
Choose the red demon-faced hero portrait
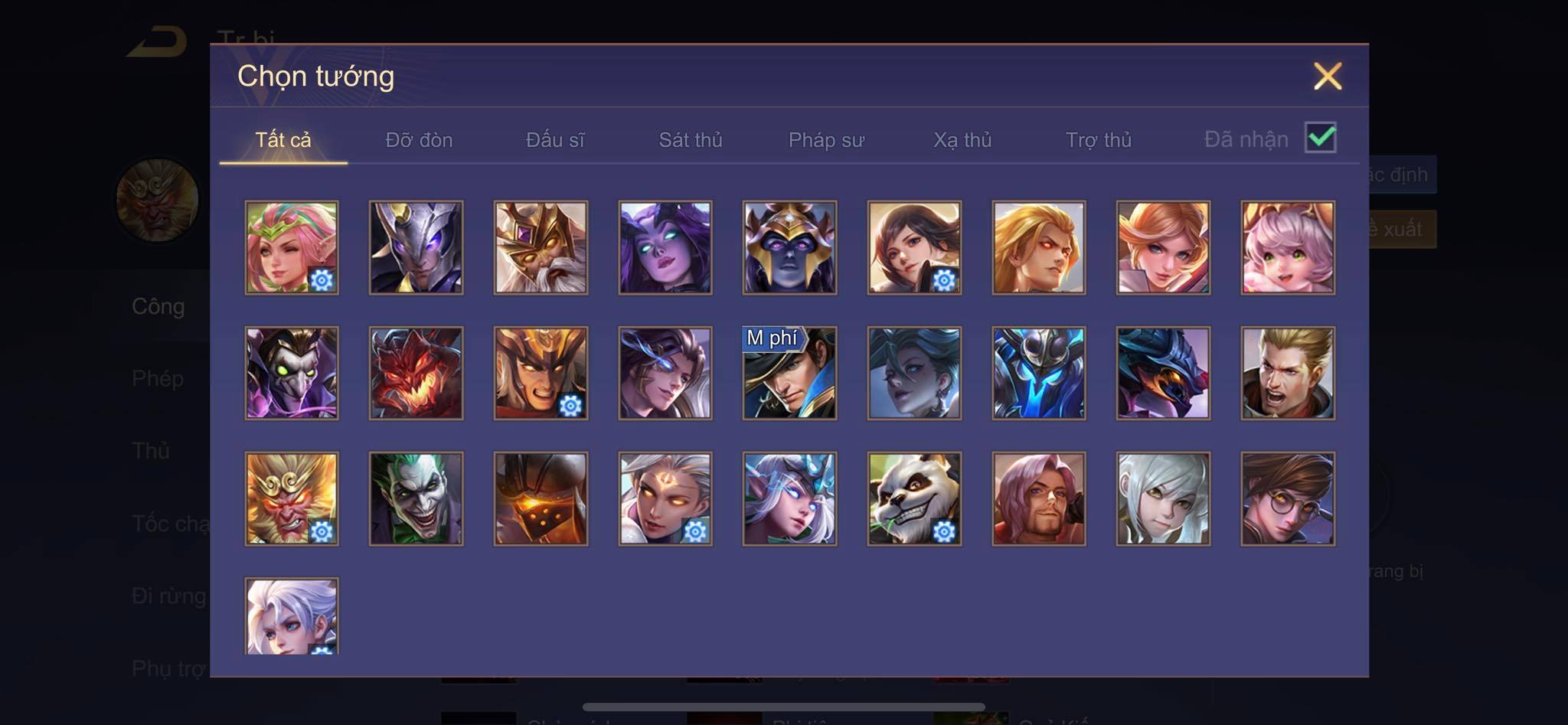pyautogui.click(x=416, y=374)
